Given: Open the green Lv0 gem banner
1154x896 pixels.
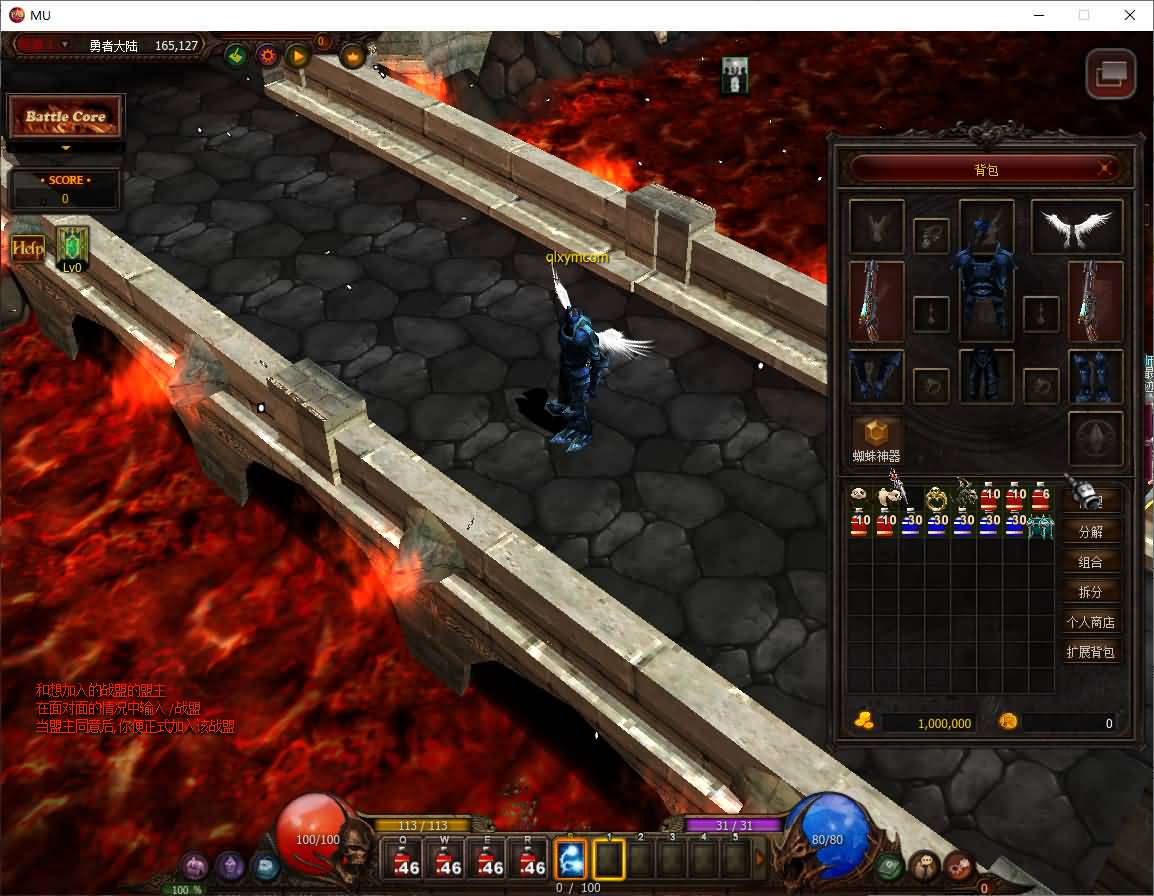Looking at the screenshot, I should [x=72, y=248].
